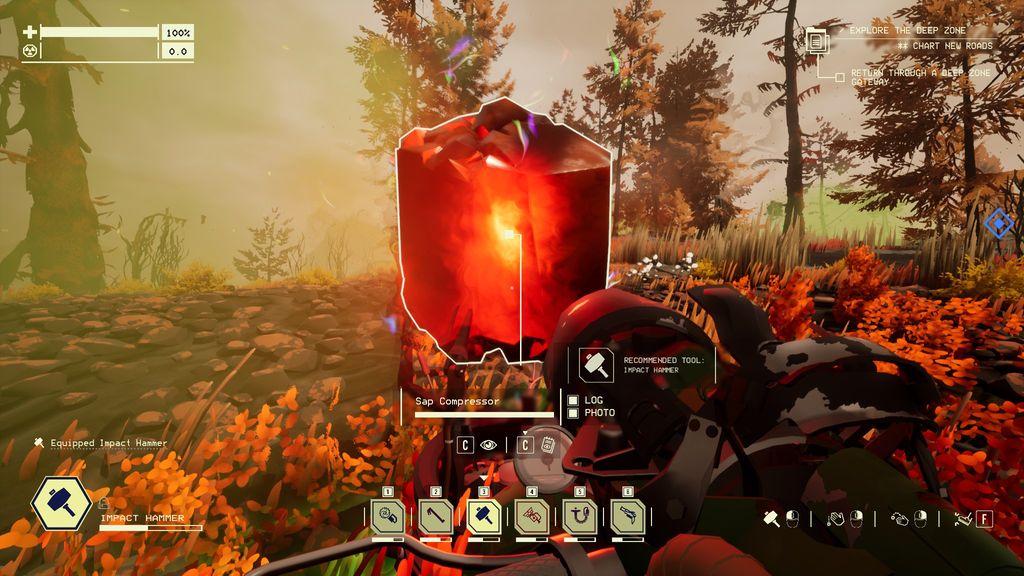
Task: Click the eye inspect icon
Action: [x=489, y=445]
